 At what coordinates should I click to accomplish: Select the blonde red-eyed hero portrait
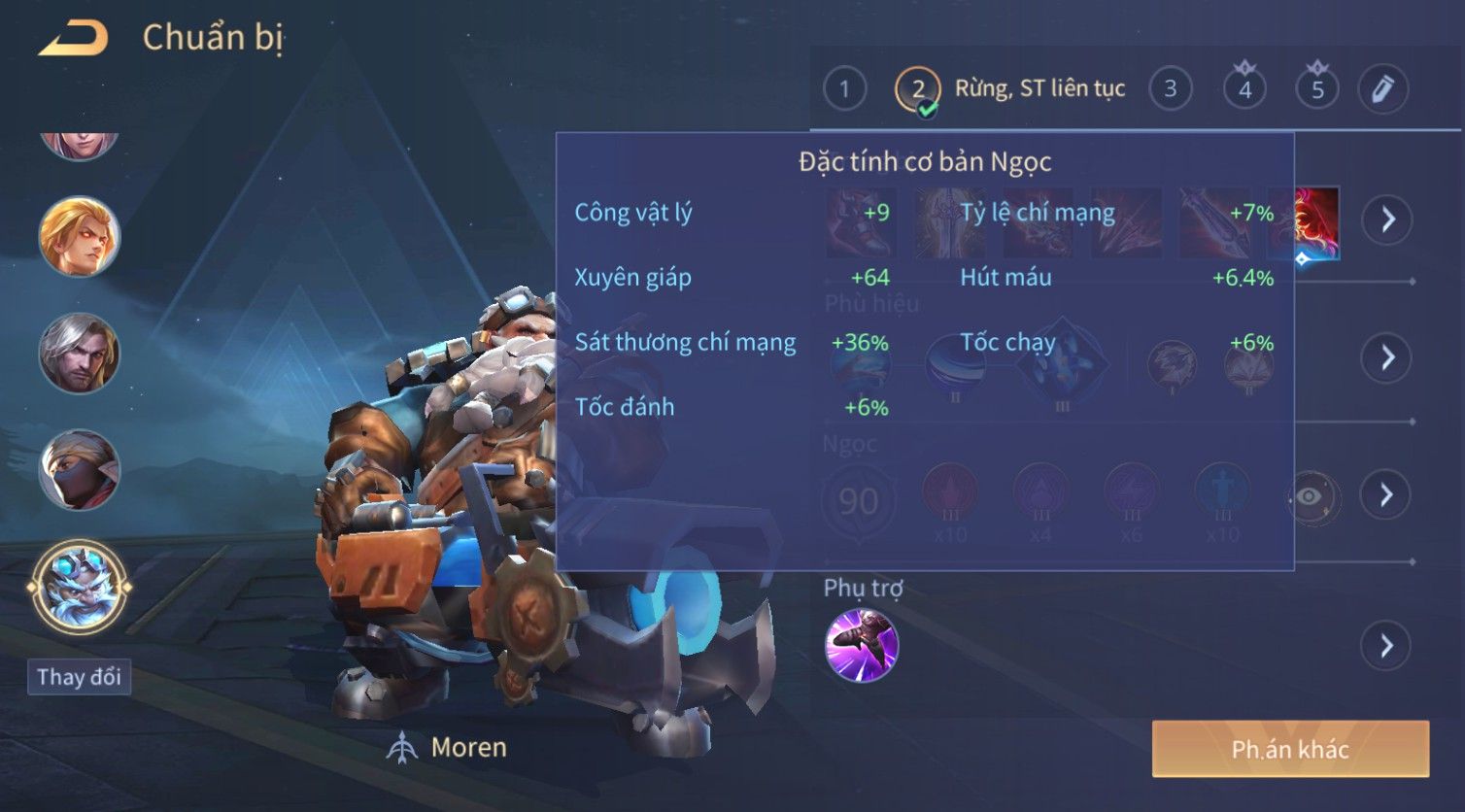click(79, 236)
